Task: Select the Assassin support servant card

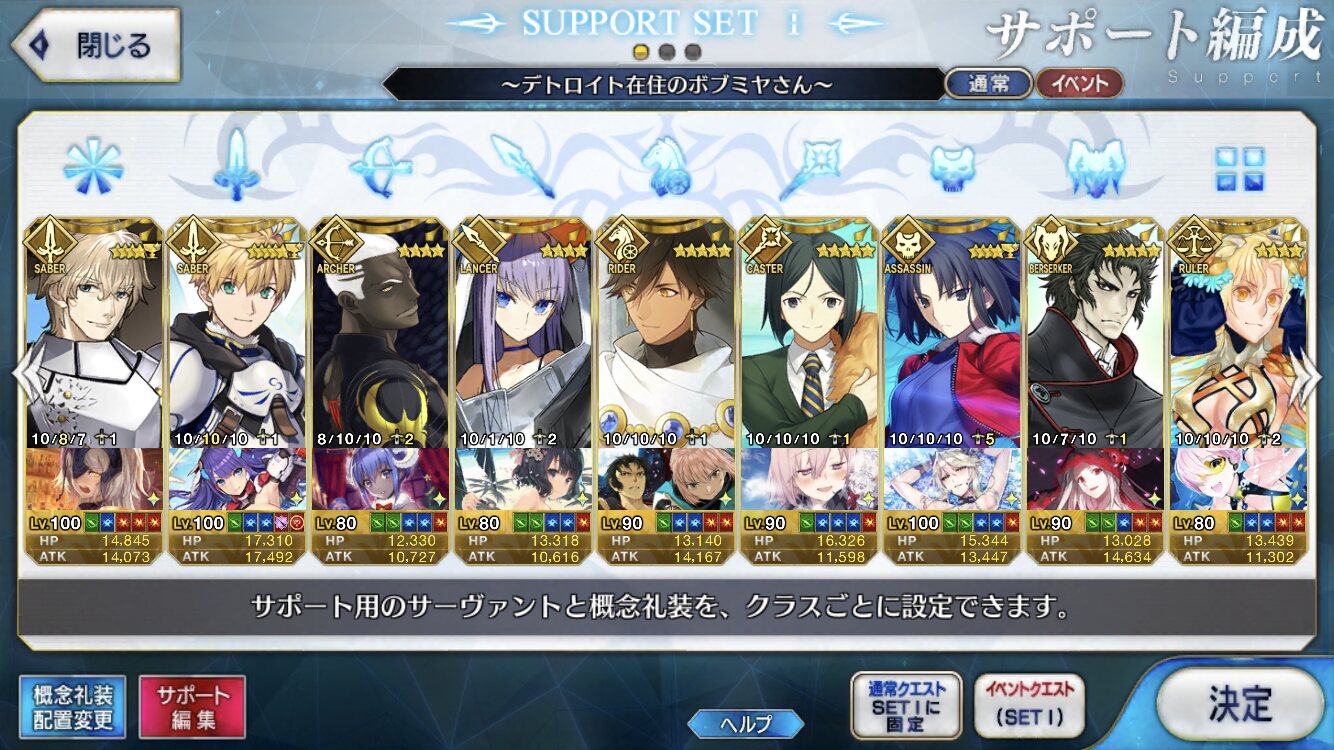Action: tap(951, 390)
